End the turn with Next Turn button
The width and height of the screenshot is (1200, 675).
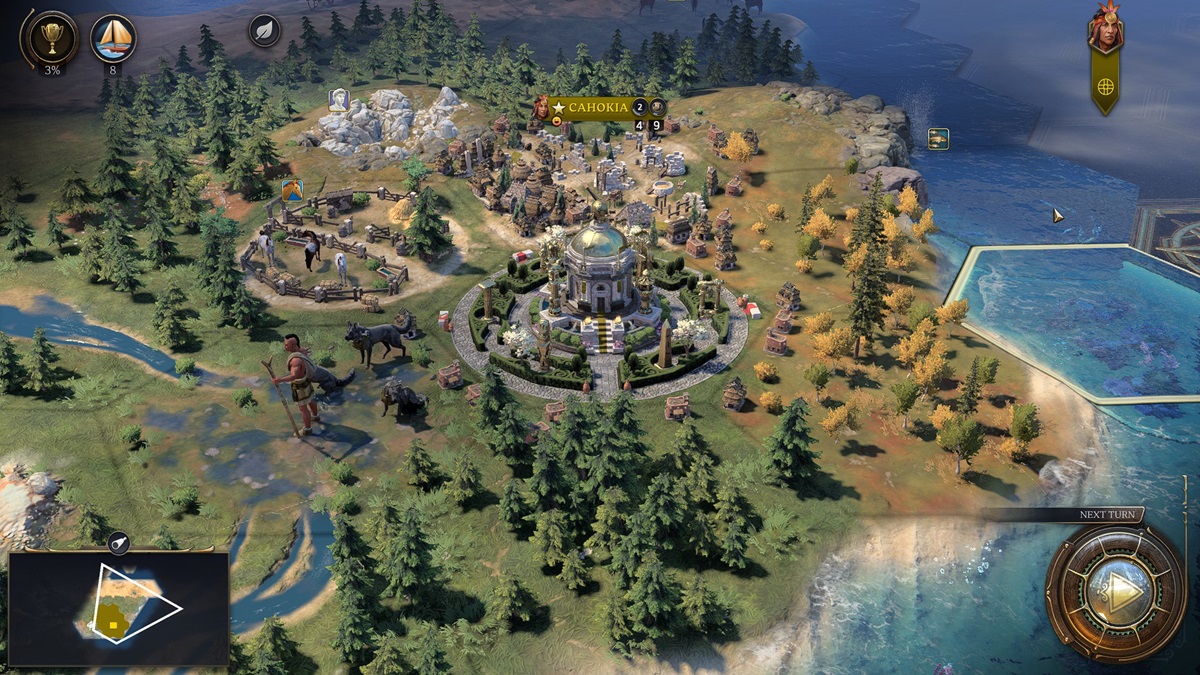coord(1115,594)
